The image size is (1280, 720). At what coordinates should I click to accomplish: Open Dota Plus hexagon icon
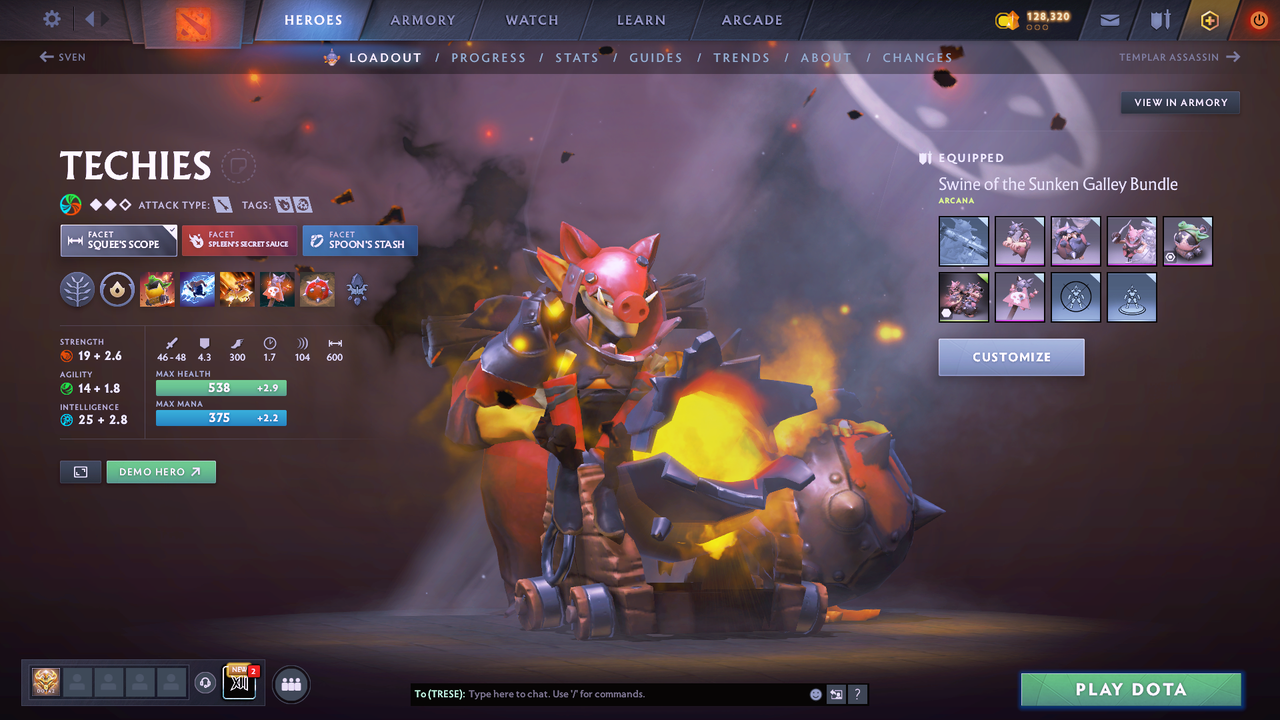pyautogui.click(x=1209, y=20)
